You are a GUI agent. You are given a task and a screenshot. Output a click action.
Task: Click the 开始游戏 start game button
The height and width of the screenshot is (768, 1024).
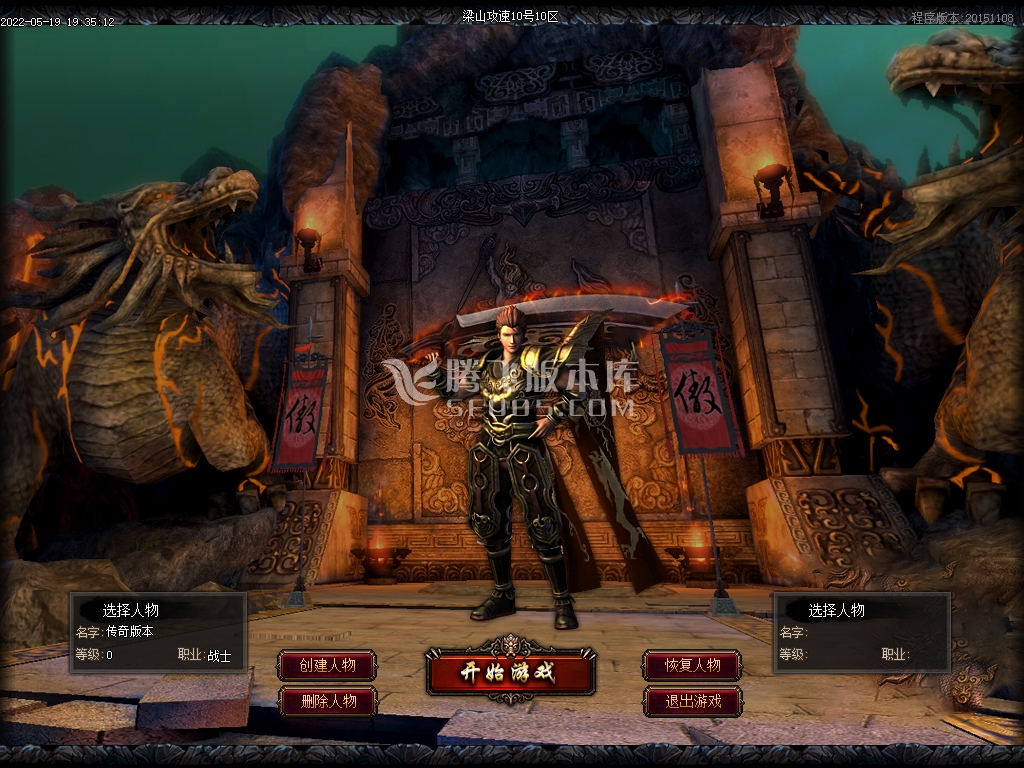pyautogui.click(x=510, y=672)
